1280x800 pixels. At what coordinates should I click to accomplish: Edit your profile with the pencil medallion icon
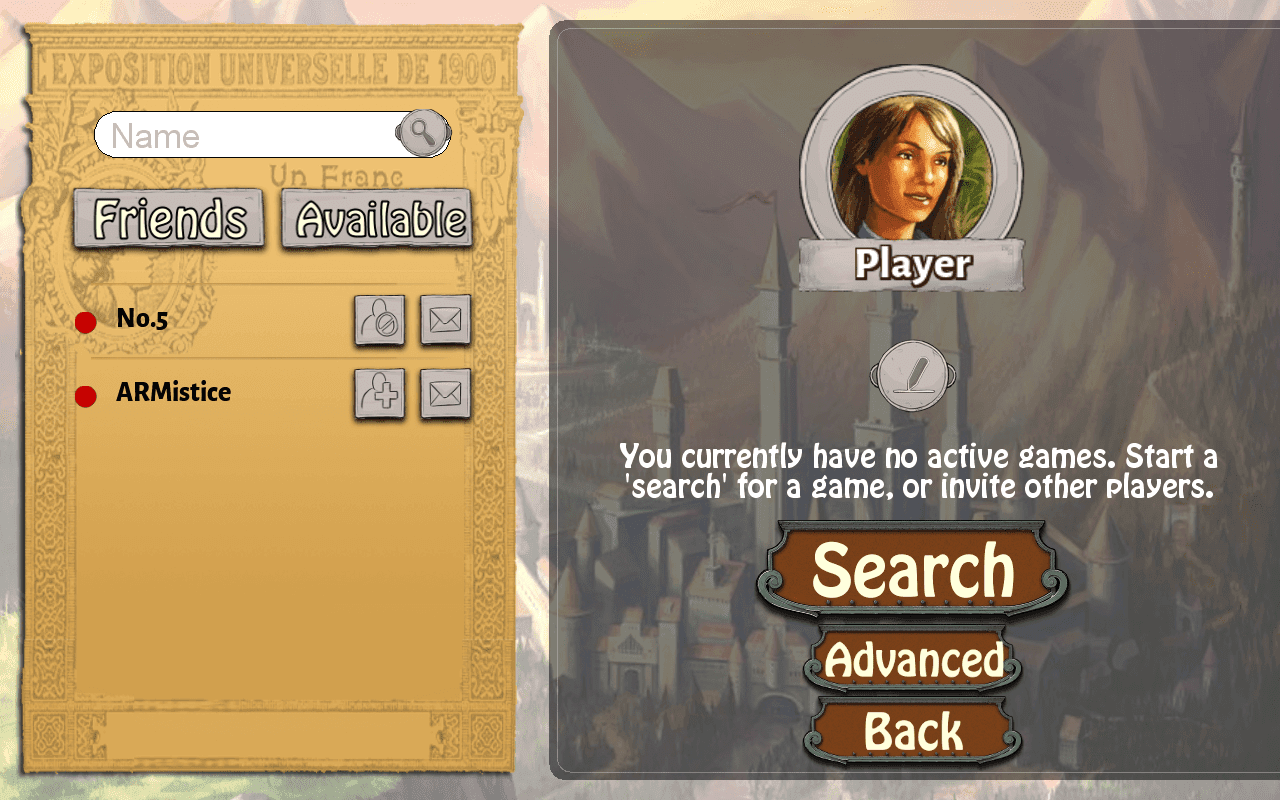coord(909,374)
